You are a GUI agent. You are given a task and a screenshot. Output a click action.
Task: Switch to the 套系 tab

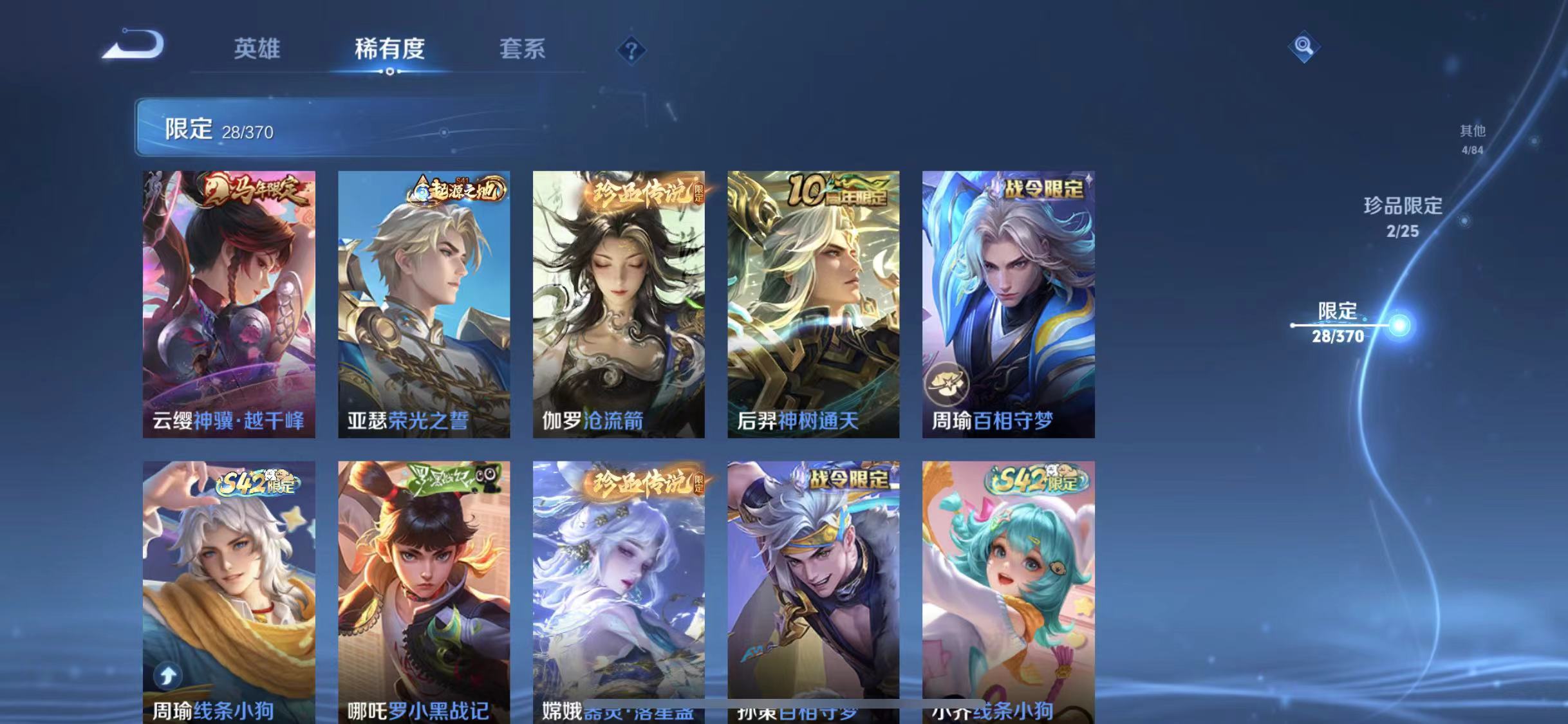(524, 50)
